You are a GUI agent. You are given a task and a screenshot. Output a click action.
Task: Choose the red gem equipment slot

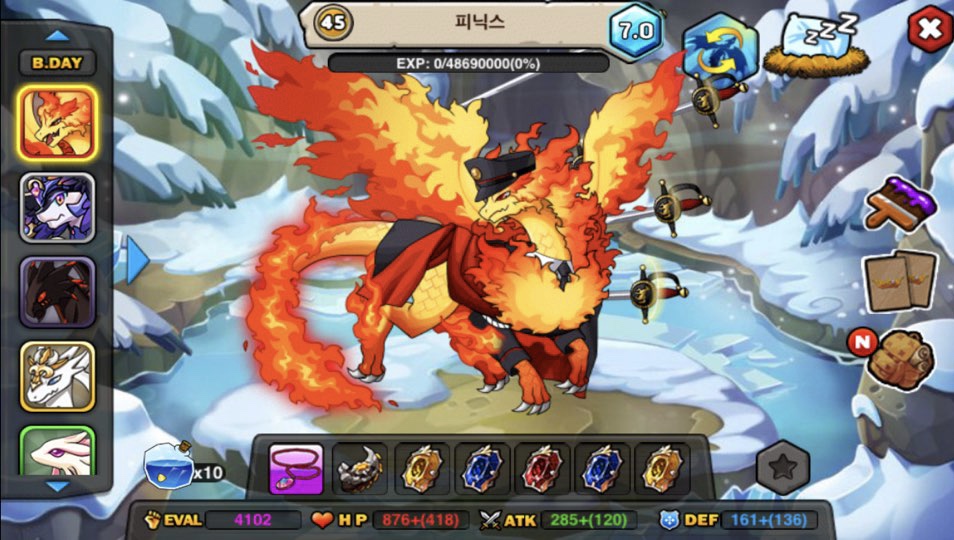point(542,469)
